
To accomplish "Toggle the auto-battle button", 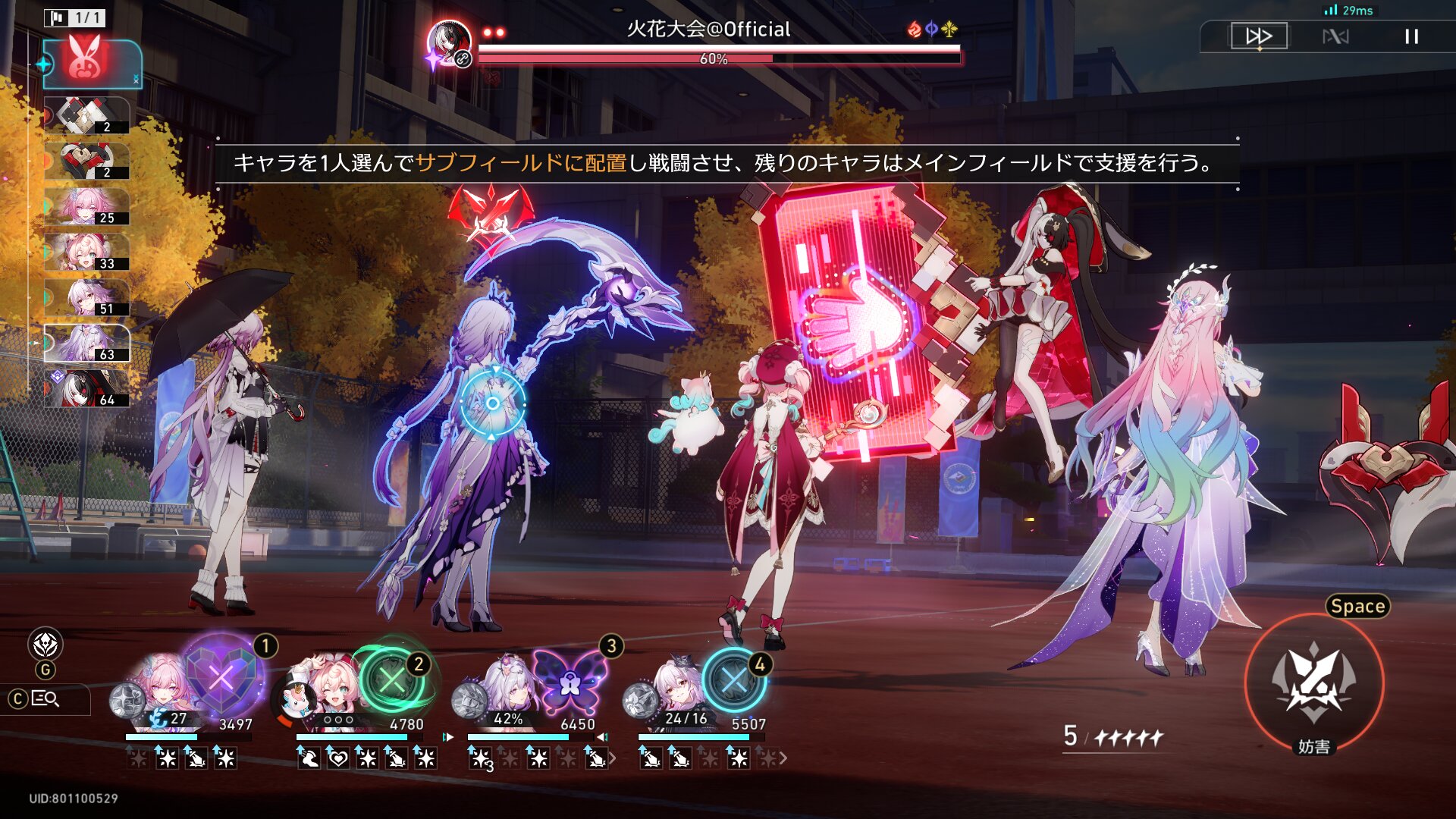I will [x=1335, y=36].
